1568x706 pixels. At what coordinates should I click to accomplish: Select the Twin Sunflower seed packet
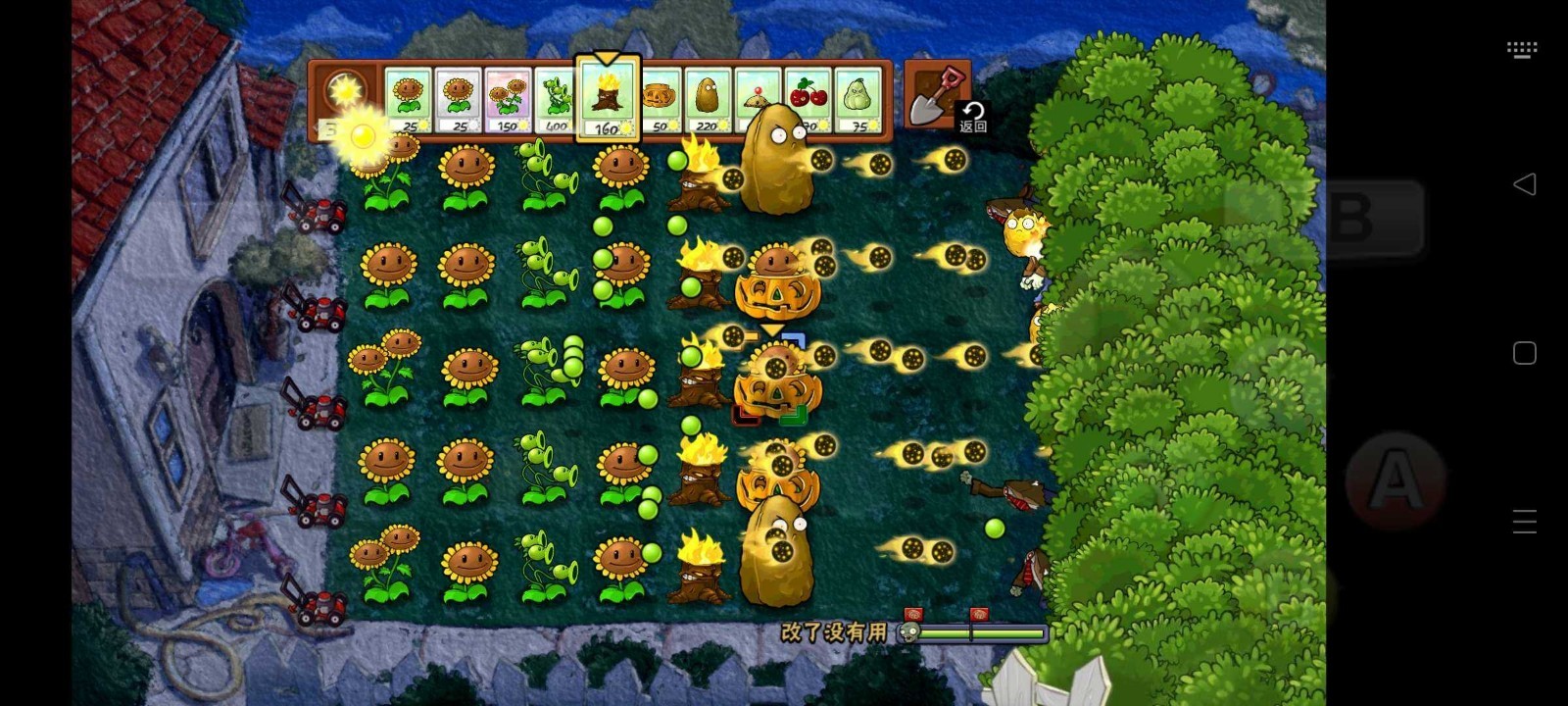coord(507,98)
